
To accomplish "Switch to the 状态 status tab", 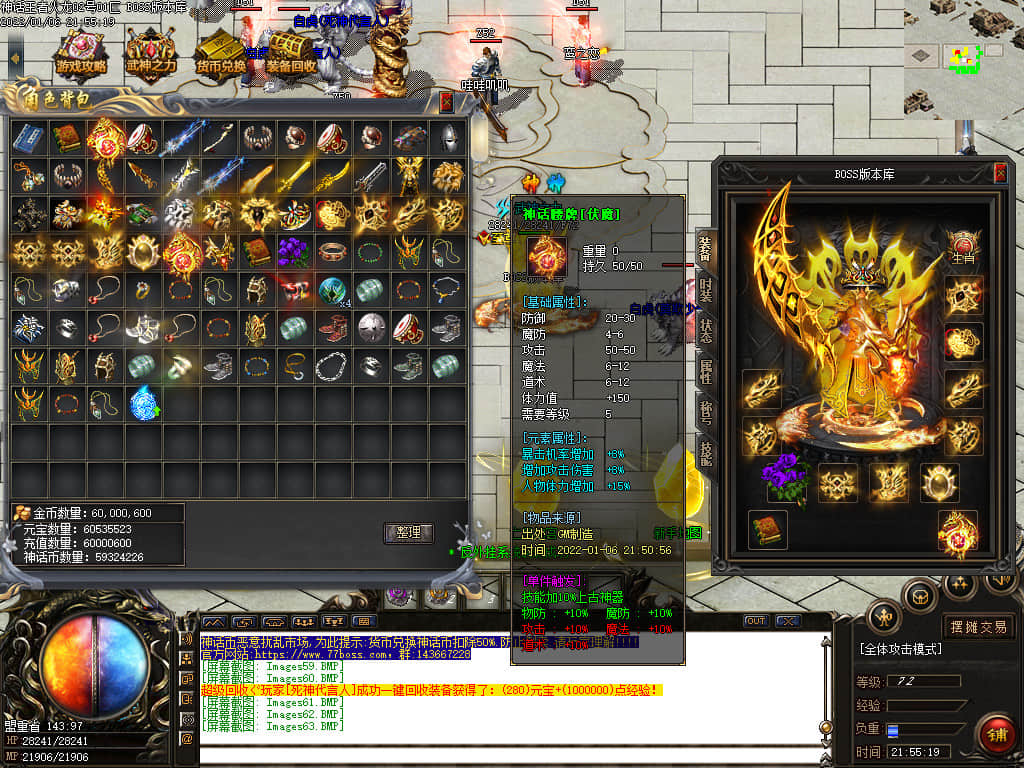I will point(705,332).
